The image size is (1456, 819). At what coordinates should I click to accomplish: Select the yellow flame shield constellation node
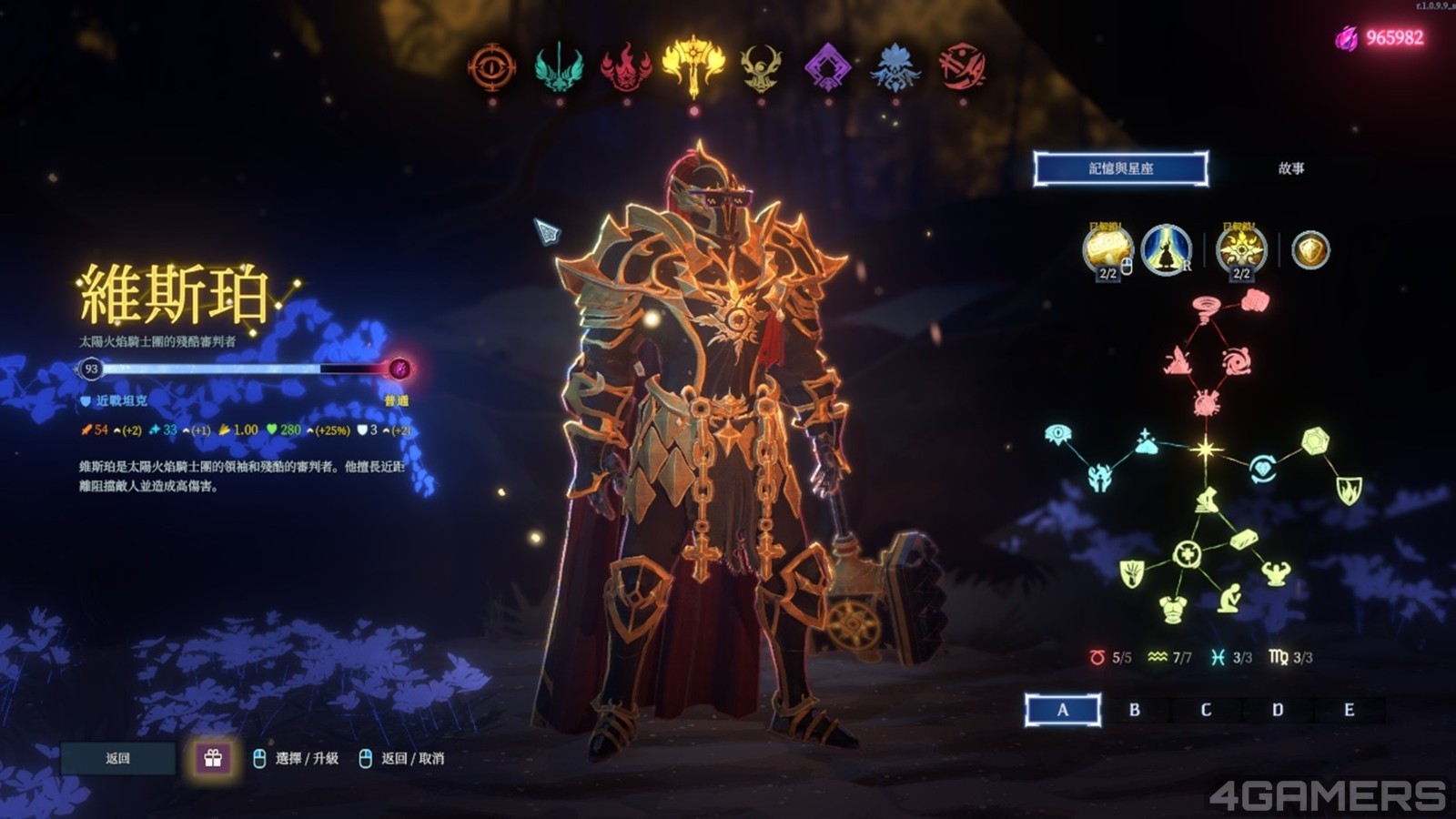[1349, 490]
